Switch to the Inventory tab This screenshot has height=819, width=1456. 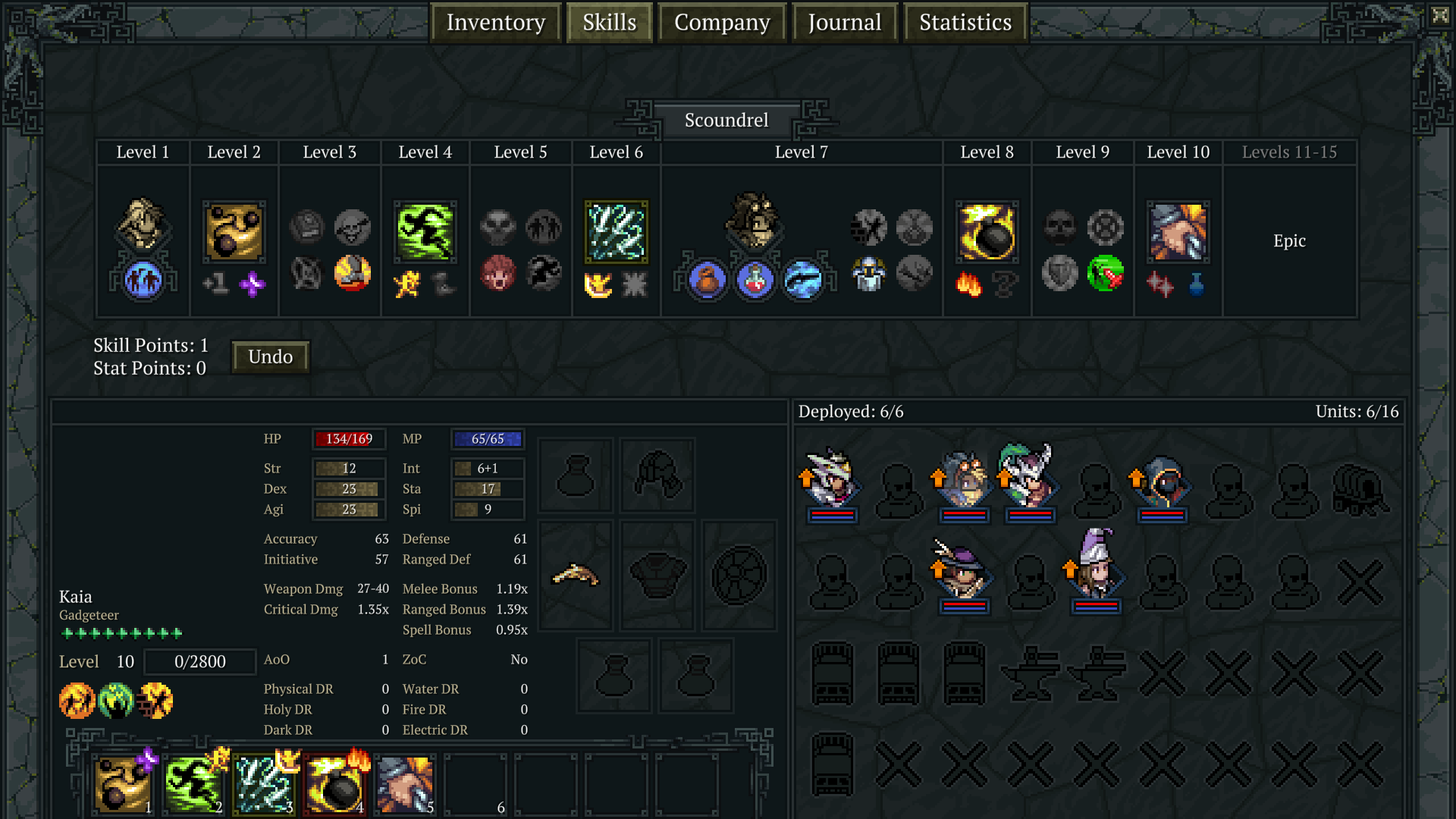(x=496, y=22)
